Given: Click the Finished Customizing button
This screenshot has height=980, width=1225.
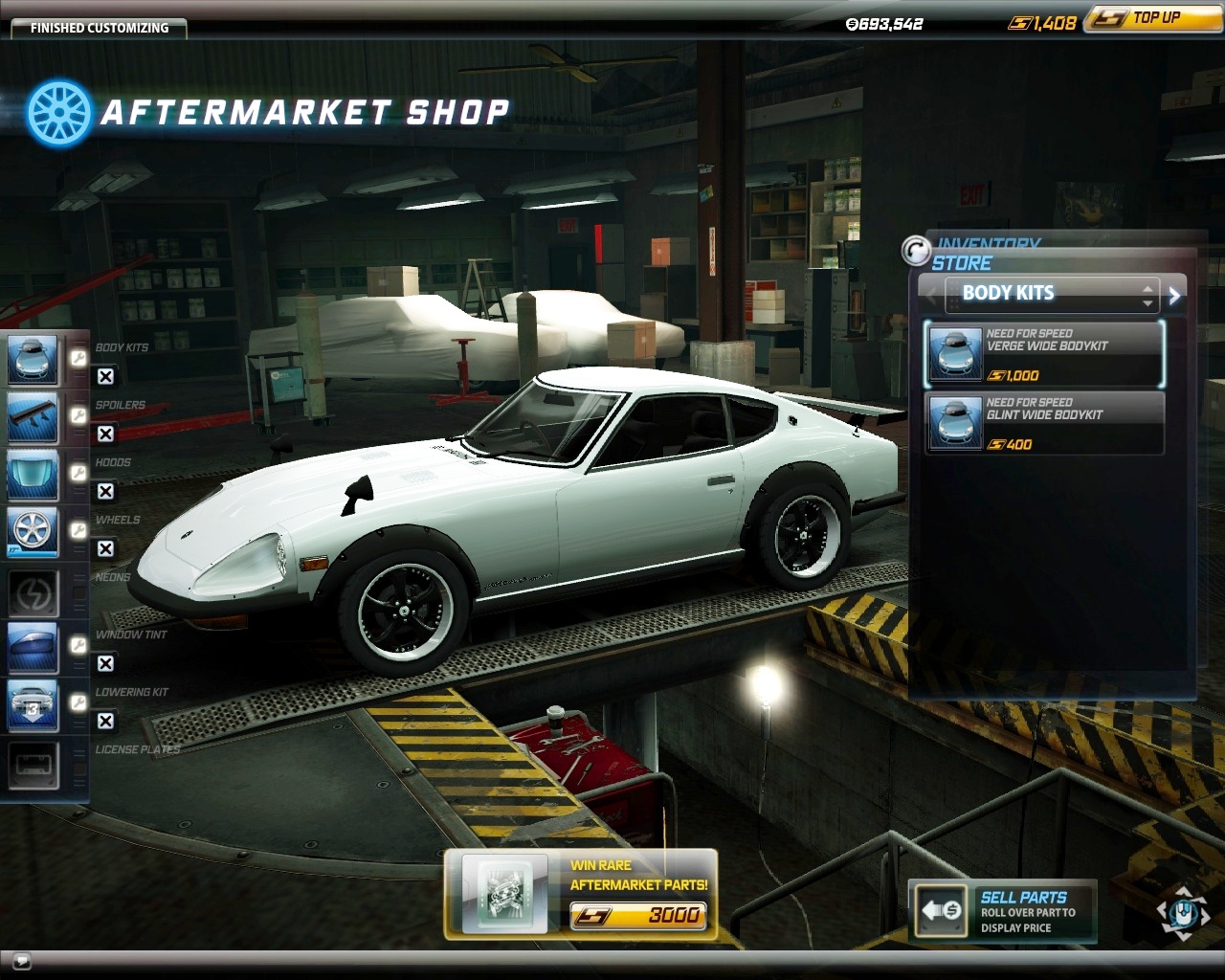Looking at the screenshot, I should (x=99, y=28).
